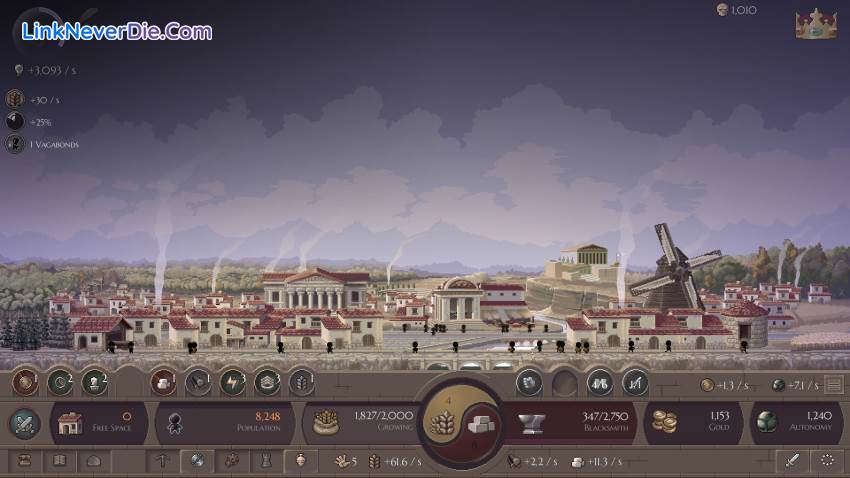Click the sword button at bottom right

pos(792,461)
